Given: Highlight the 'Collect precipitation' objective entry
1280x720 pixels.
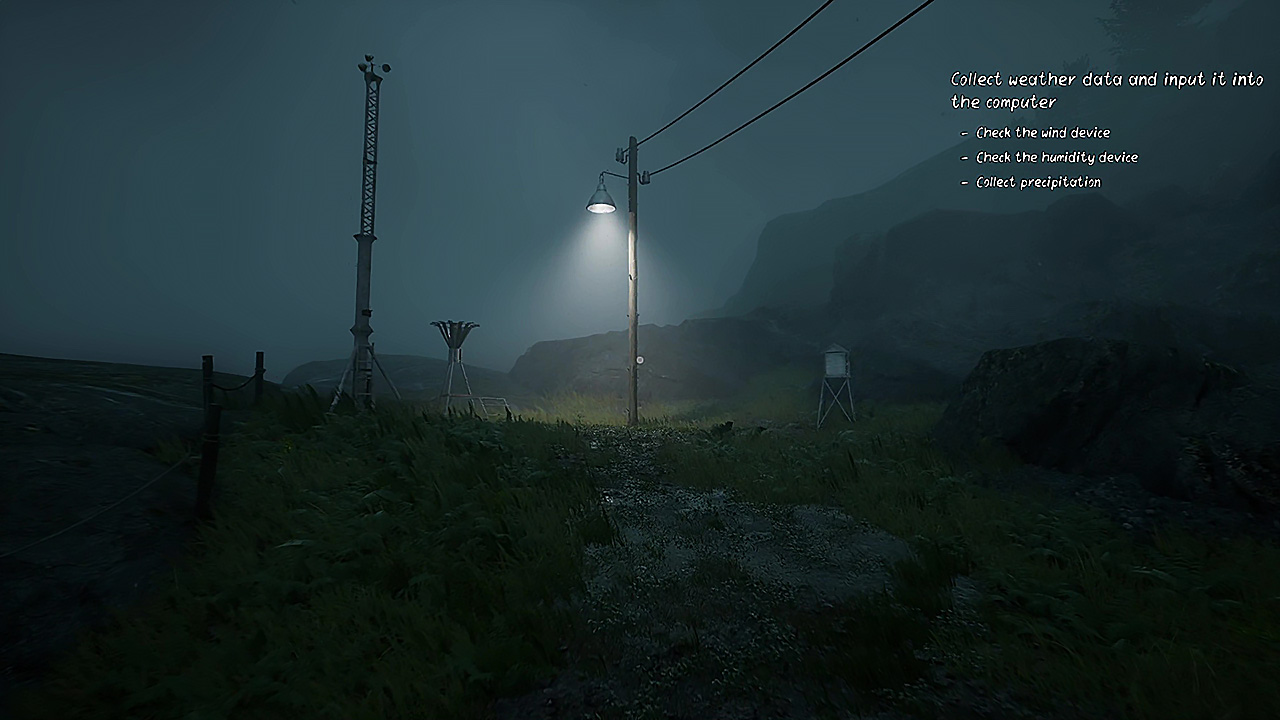Looking at the screenshot, I should [1038, 183].
